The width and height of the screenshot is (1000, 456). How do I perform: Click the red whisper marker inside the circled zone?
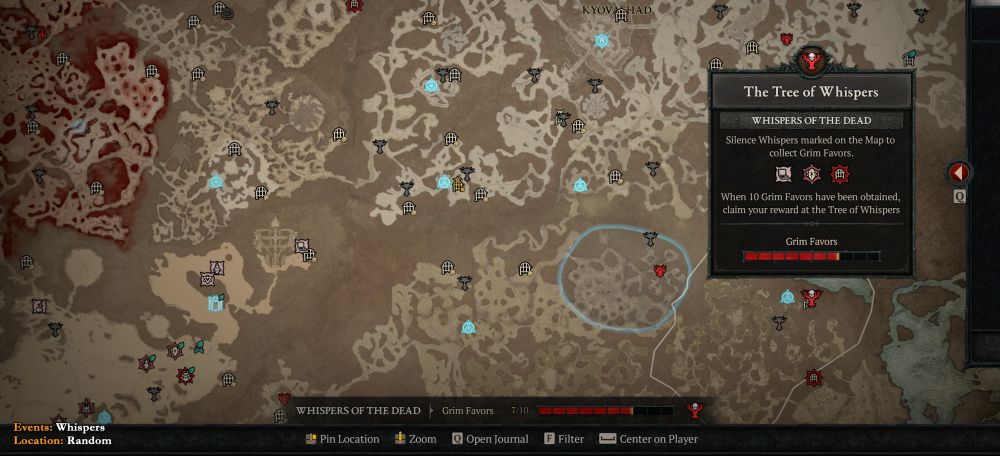point(660,271)
